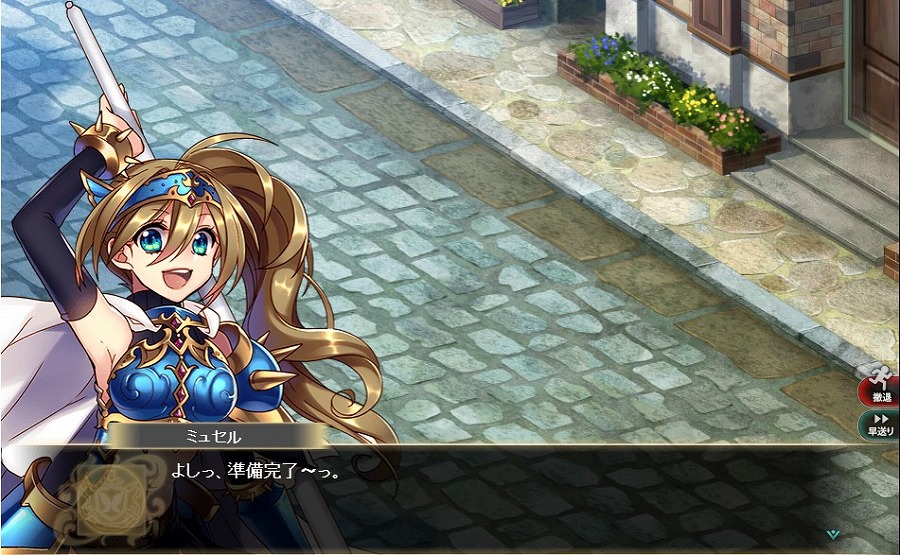This screenshot has height=555, width=900.
Task: Activate the 早送り fast-forward button
Action: pyautogui.click(x=881, y=424)
